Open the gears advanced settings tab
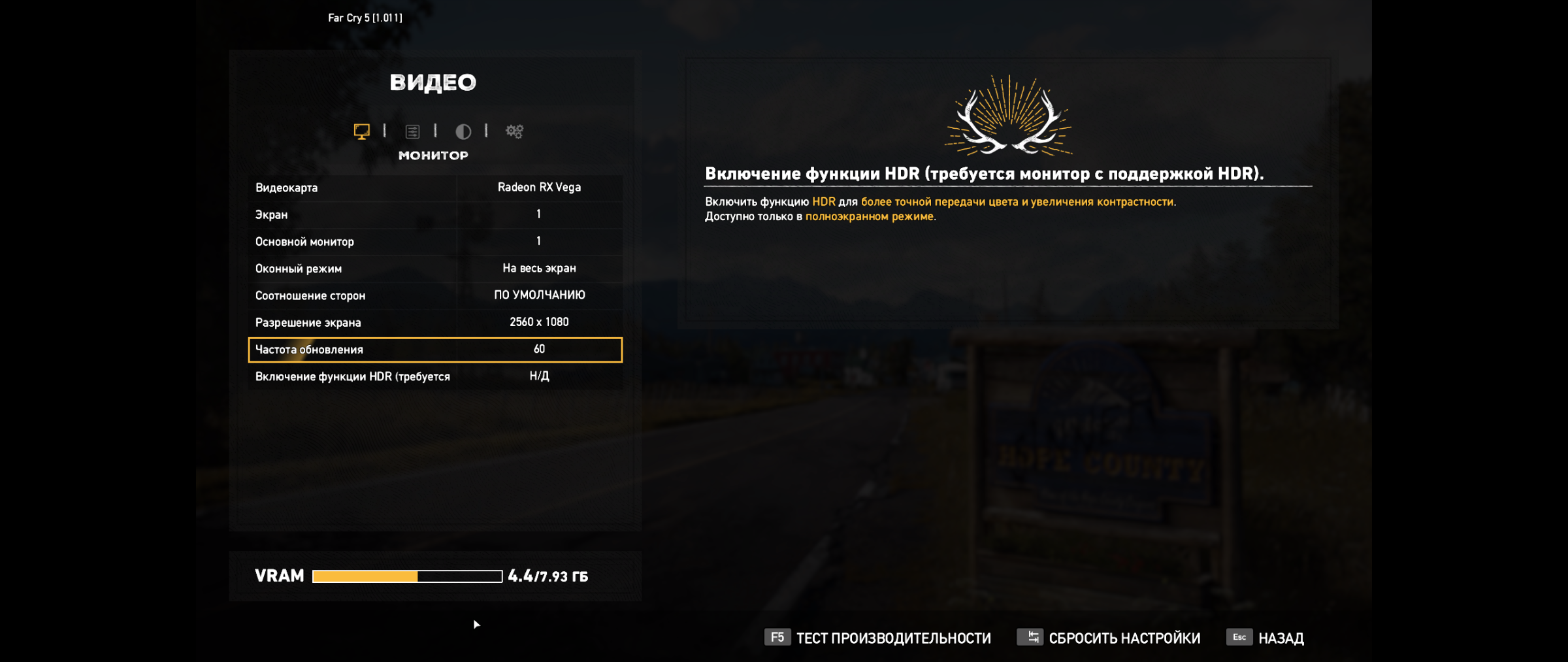The image size is (1568, 662). click(x=514, y=131)
